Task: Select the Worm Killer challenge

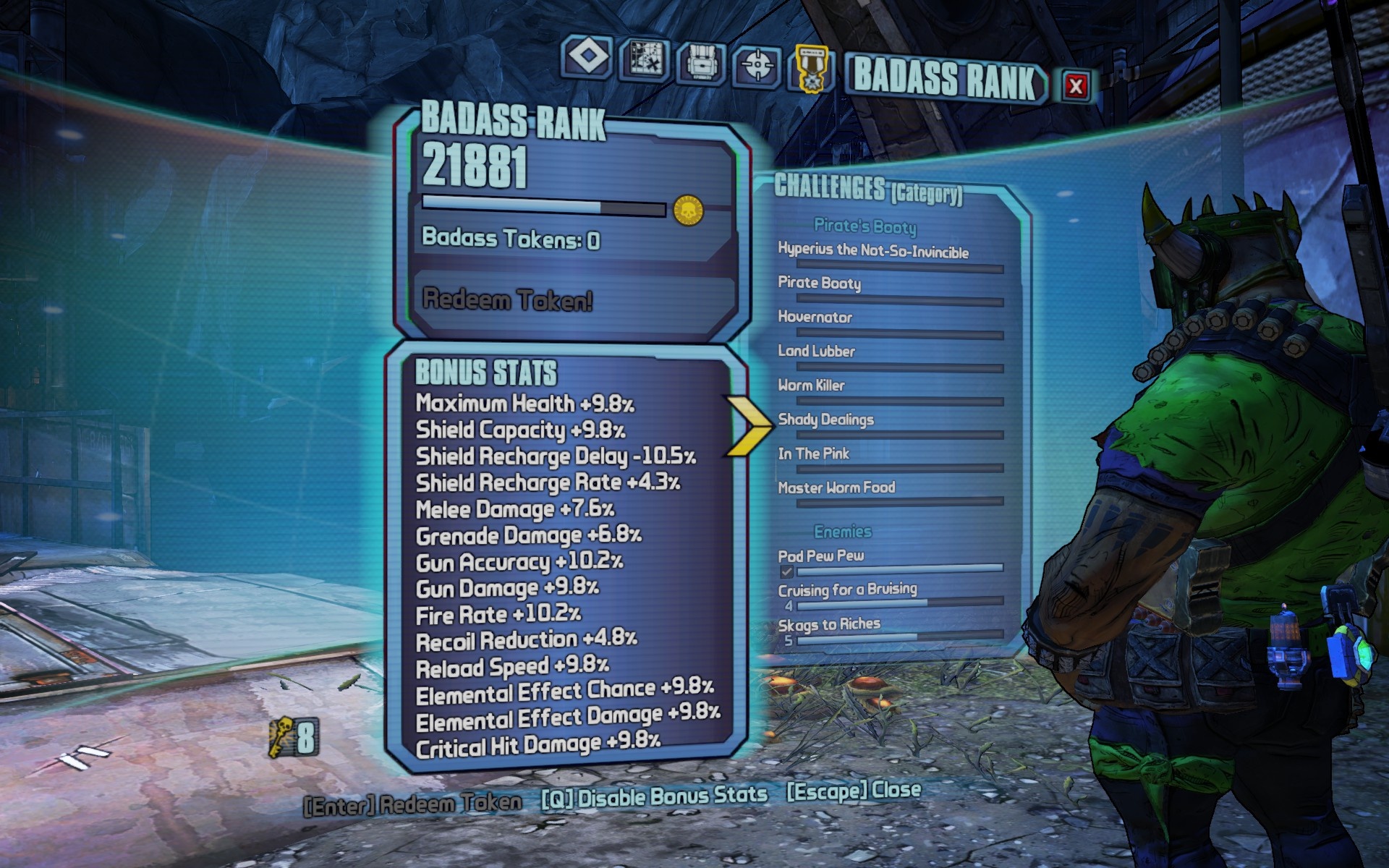Action: (x=812, y=385)
